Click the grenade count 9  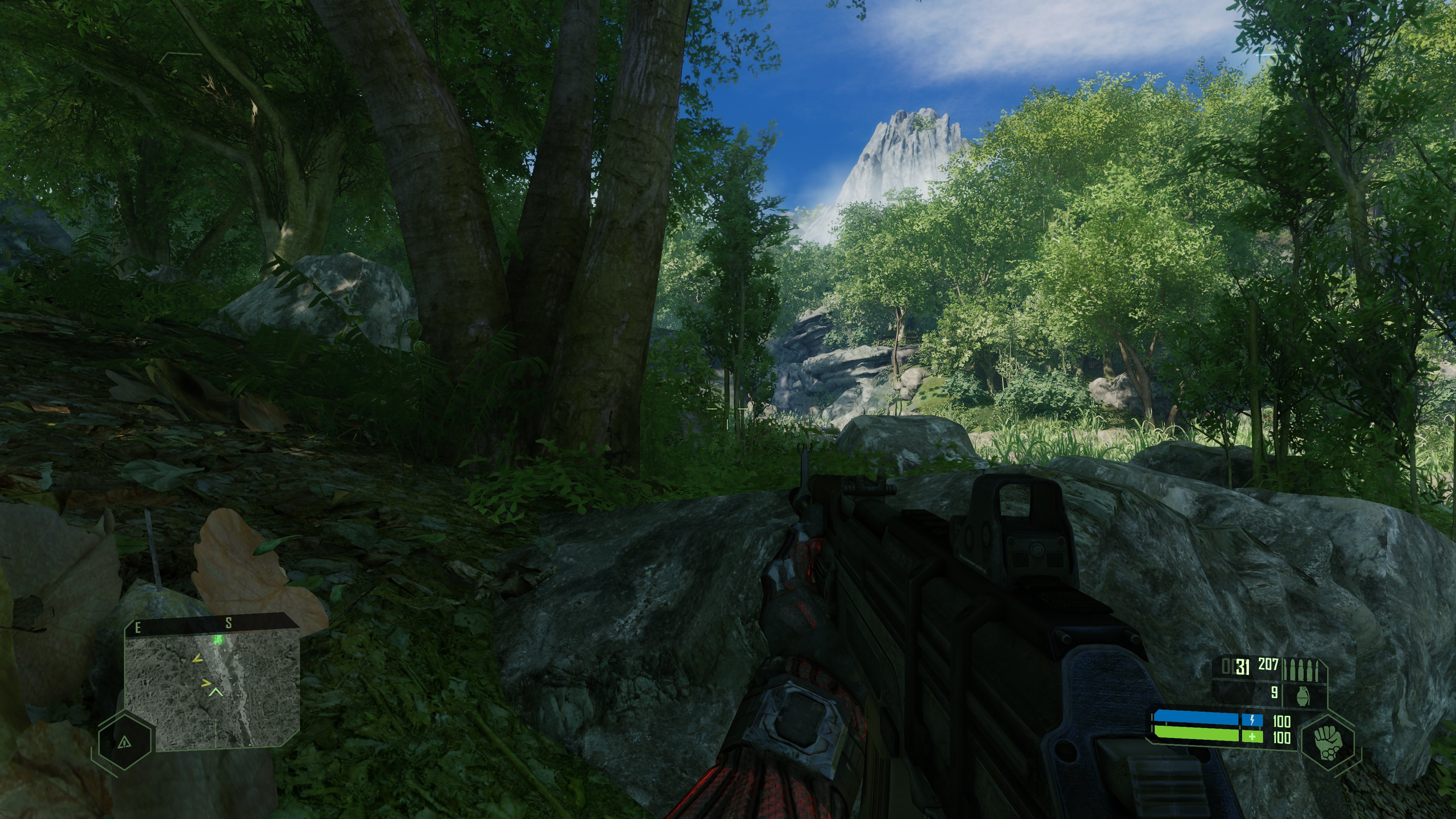(1274, 692)
